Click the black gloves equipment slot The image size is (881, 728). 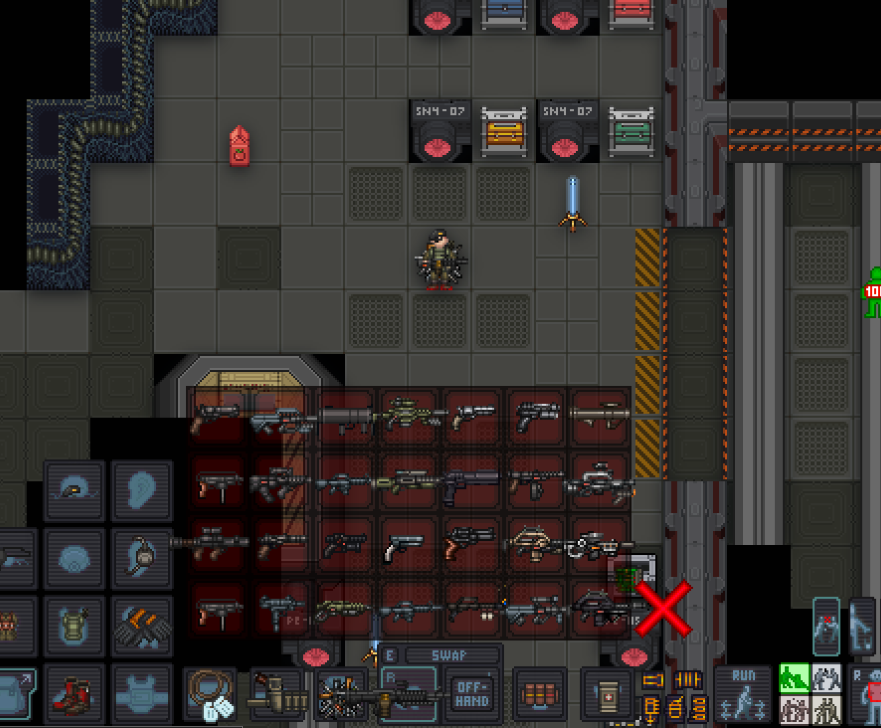click(141, 624)
